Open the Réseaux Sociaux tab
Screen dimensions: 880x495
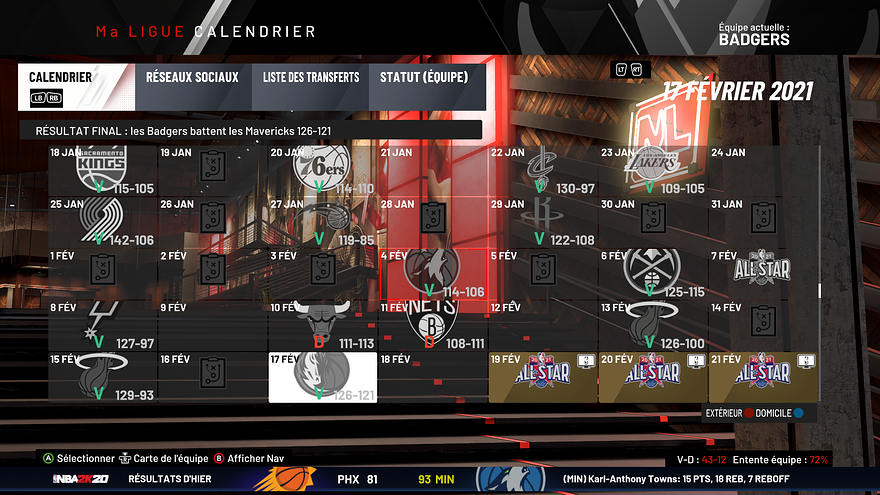tap(192, 77)
